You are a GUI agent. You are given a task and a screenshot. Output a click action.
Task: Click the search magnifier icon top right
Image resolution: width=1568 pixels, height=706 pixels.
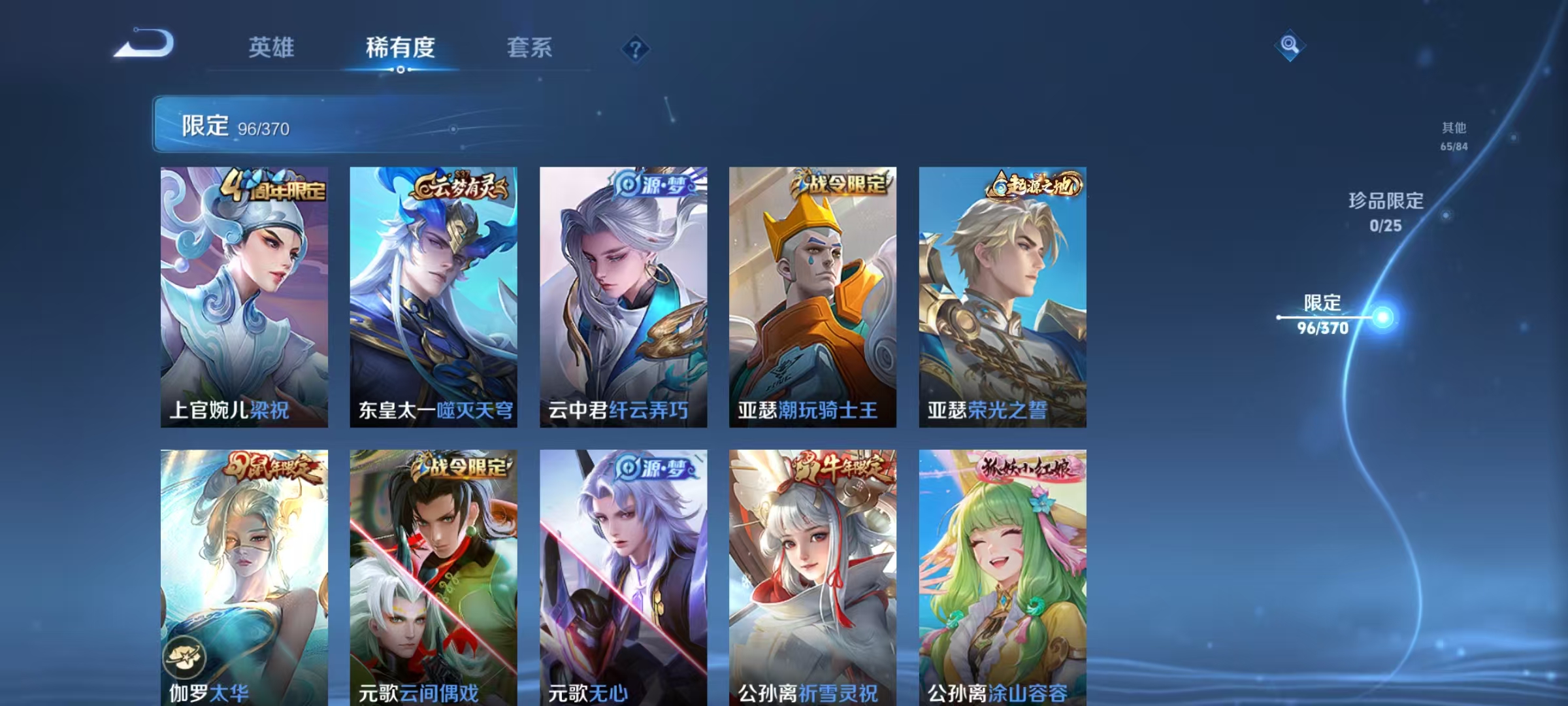pyautogui.click(x=1289, y=44)
